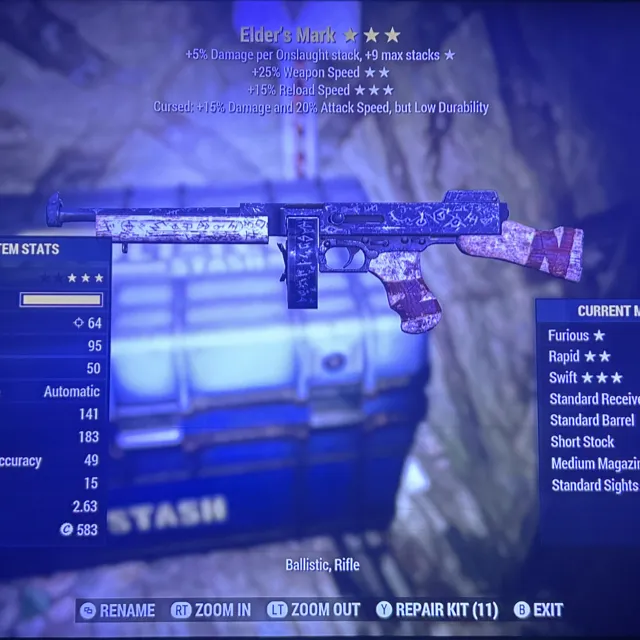Image resolution: width=640 pixels, height=640 pixels.
Task: Select the Zoom Out option
Action: [x=315, y=610]
